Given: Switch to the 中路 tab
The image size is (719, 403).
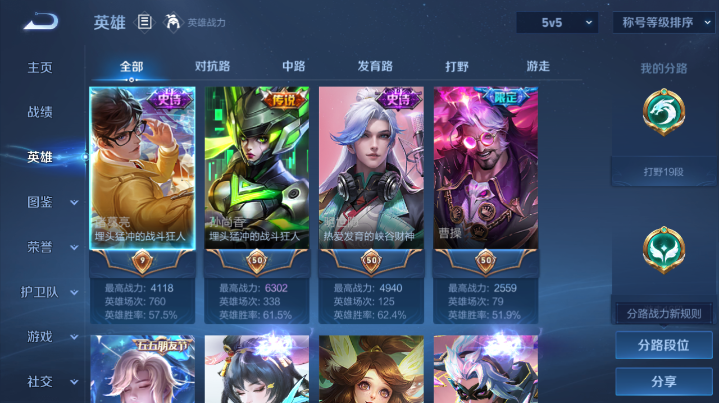Looking at the screenshot, I should pyautogui.click(x=294, y=66).
